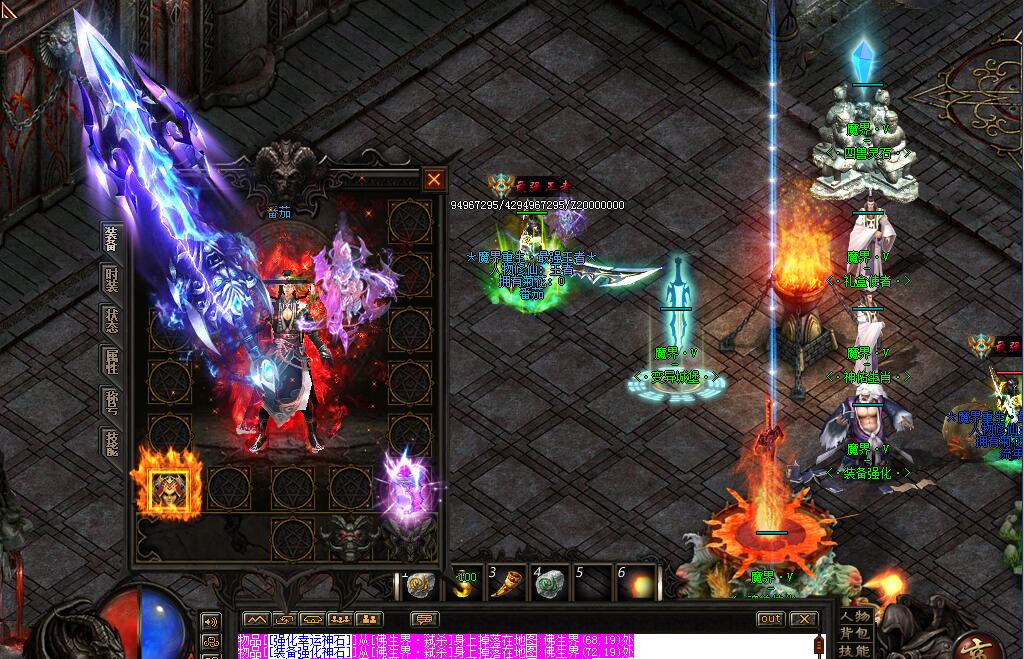Image resolution: width=1024 pixels, height=659 pixels.
Task: Click the 'out' button above chat
Action: click(x=770, y=619)
